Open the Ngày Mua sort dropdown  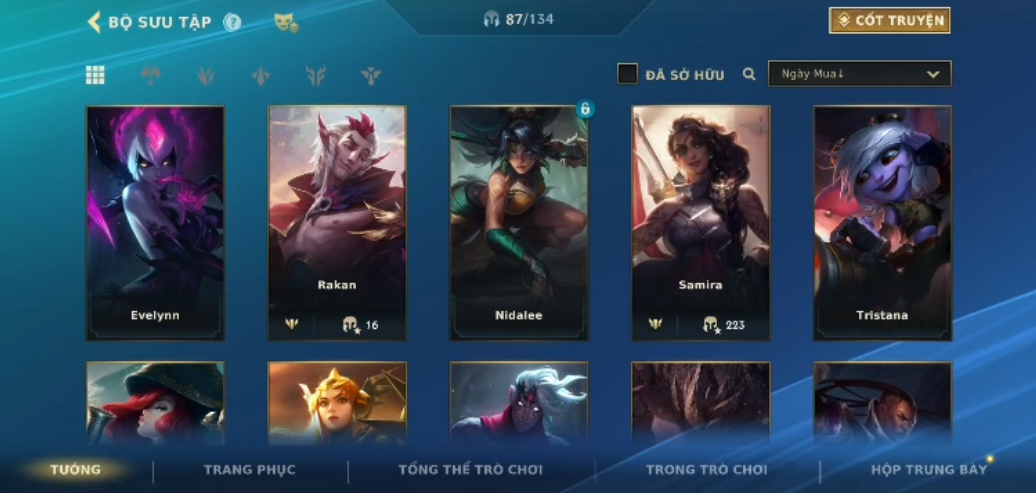(859, 74)
